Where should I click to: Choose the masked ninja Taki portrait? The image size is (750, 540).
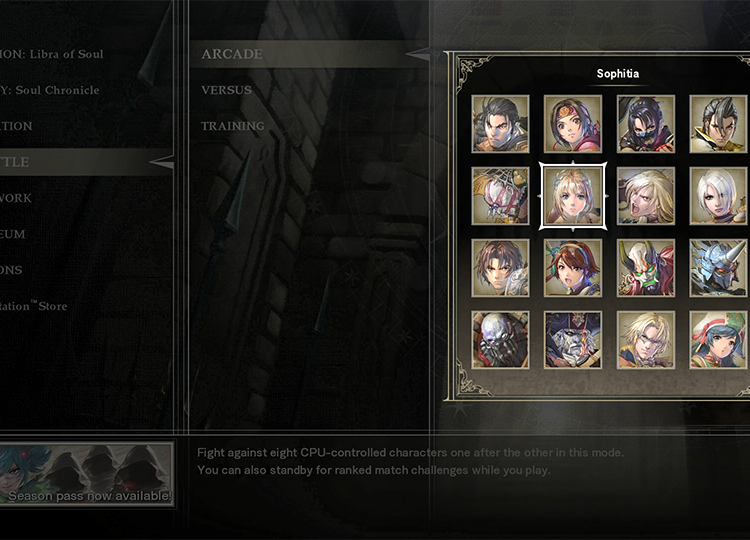pyautogui.click(x=646, y=124)
